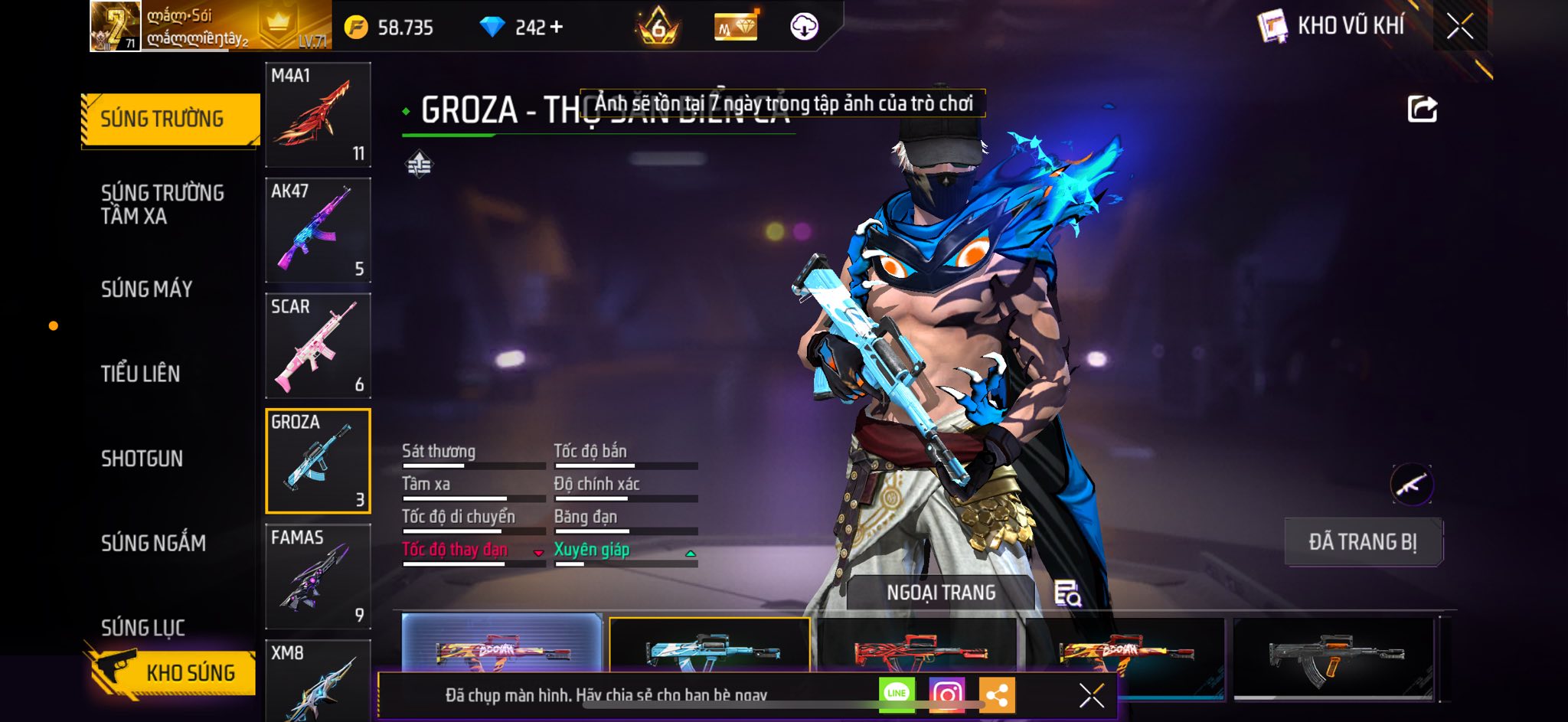Select the FAMAS weapon tile
The width and height of the screenshot is (1568, 722).
pos(318,577)
